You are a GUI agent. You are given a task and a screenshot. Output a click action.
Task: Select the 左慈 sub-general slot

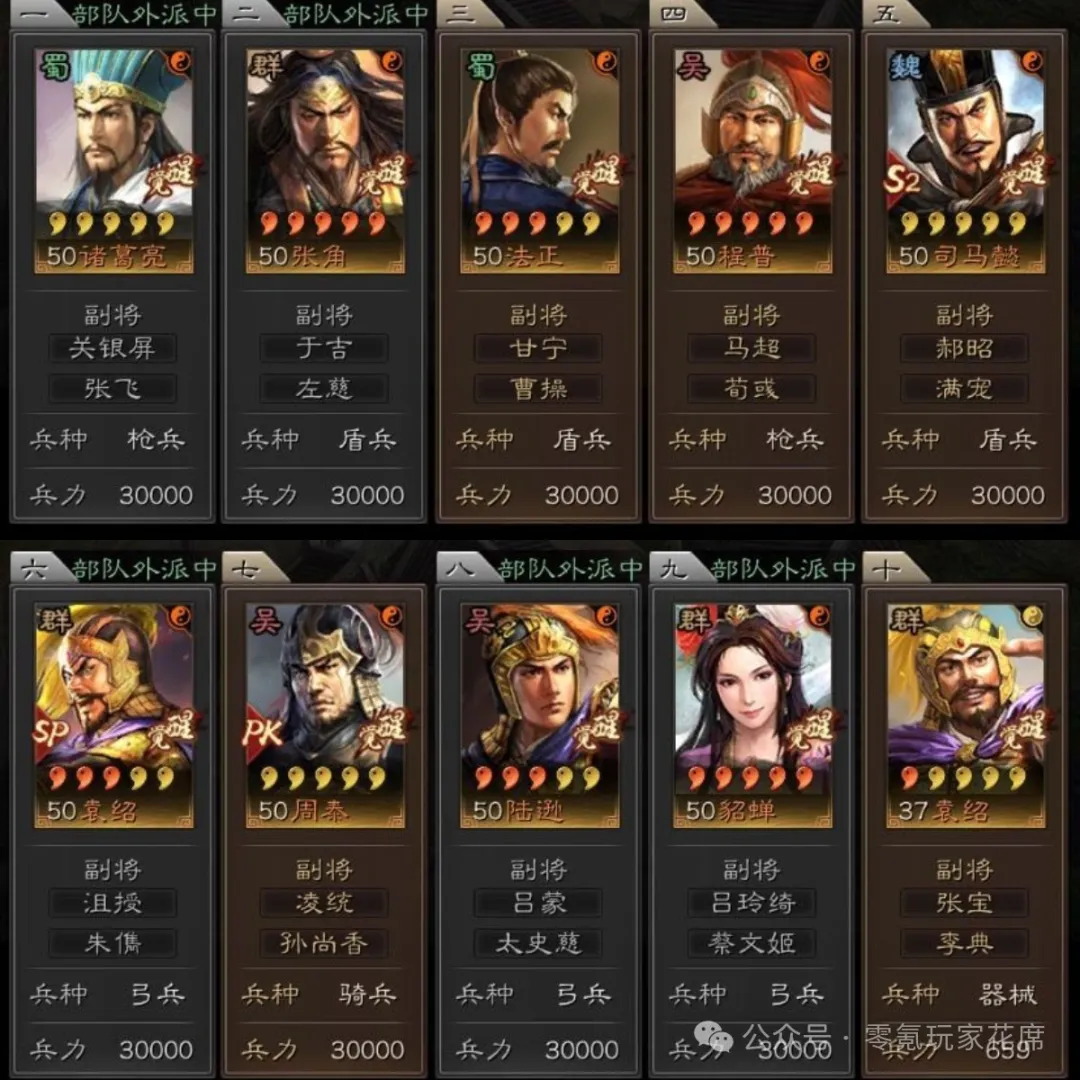click(x=325, y=388)
